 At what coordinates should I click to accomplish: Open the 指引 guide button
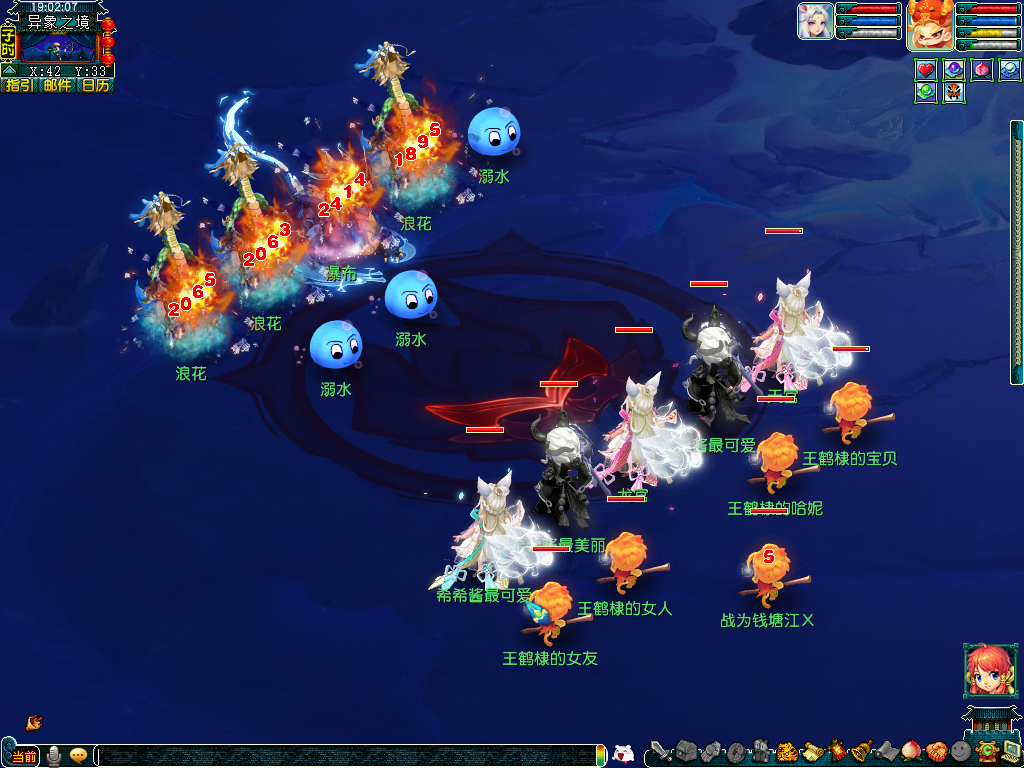(19, 86)
